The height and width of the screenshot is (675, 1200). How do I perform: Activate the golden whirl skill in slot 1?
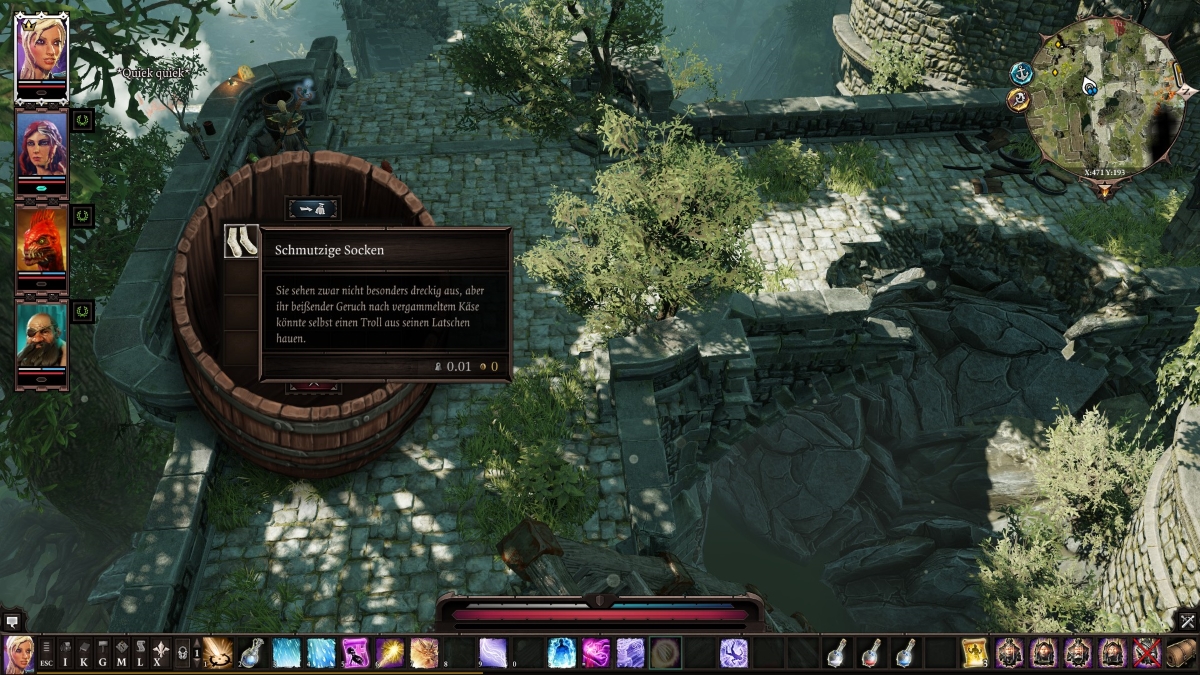point(218,653)
